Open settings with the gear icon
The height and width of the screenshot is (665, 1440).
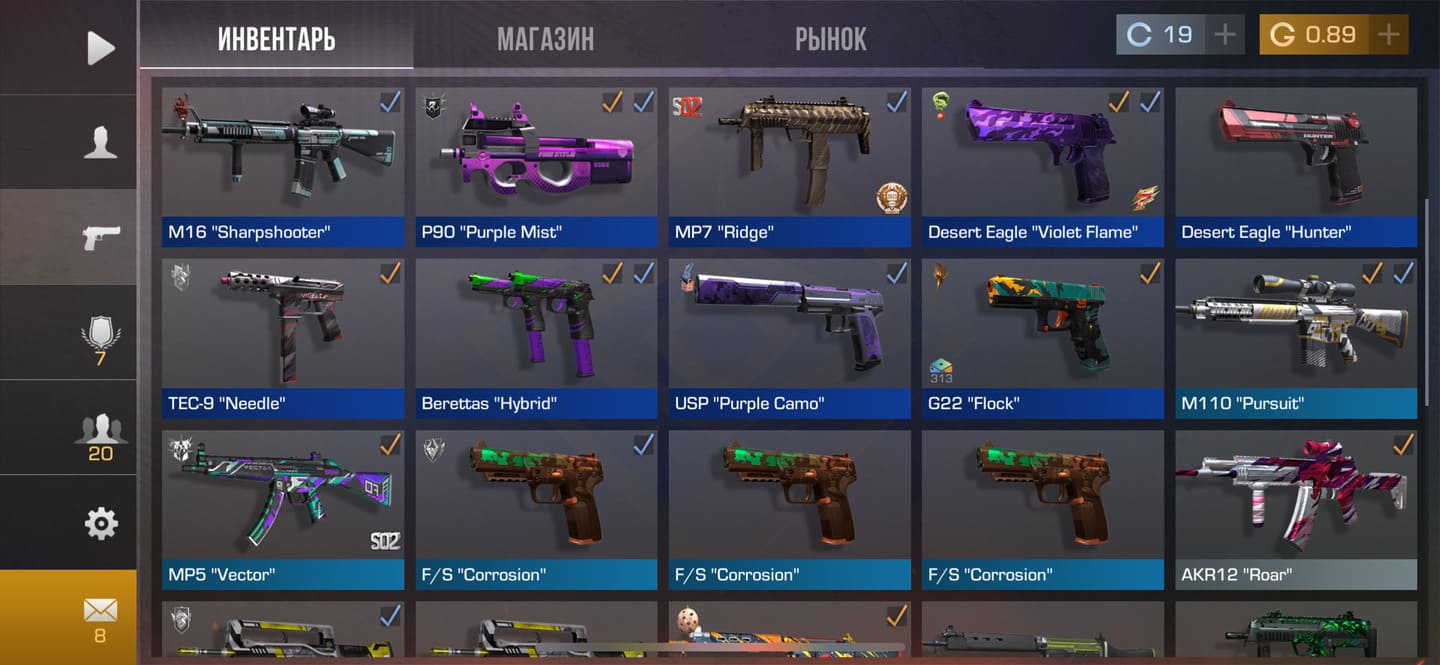coord(100,523)
